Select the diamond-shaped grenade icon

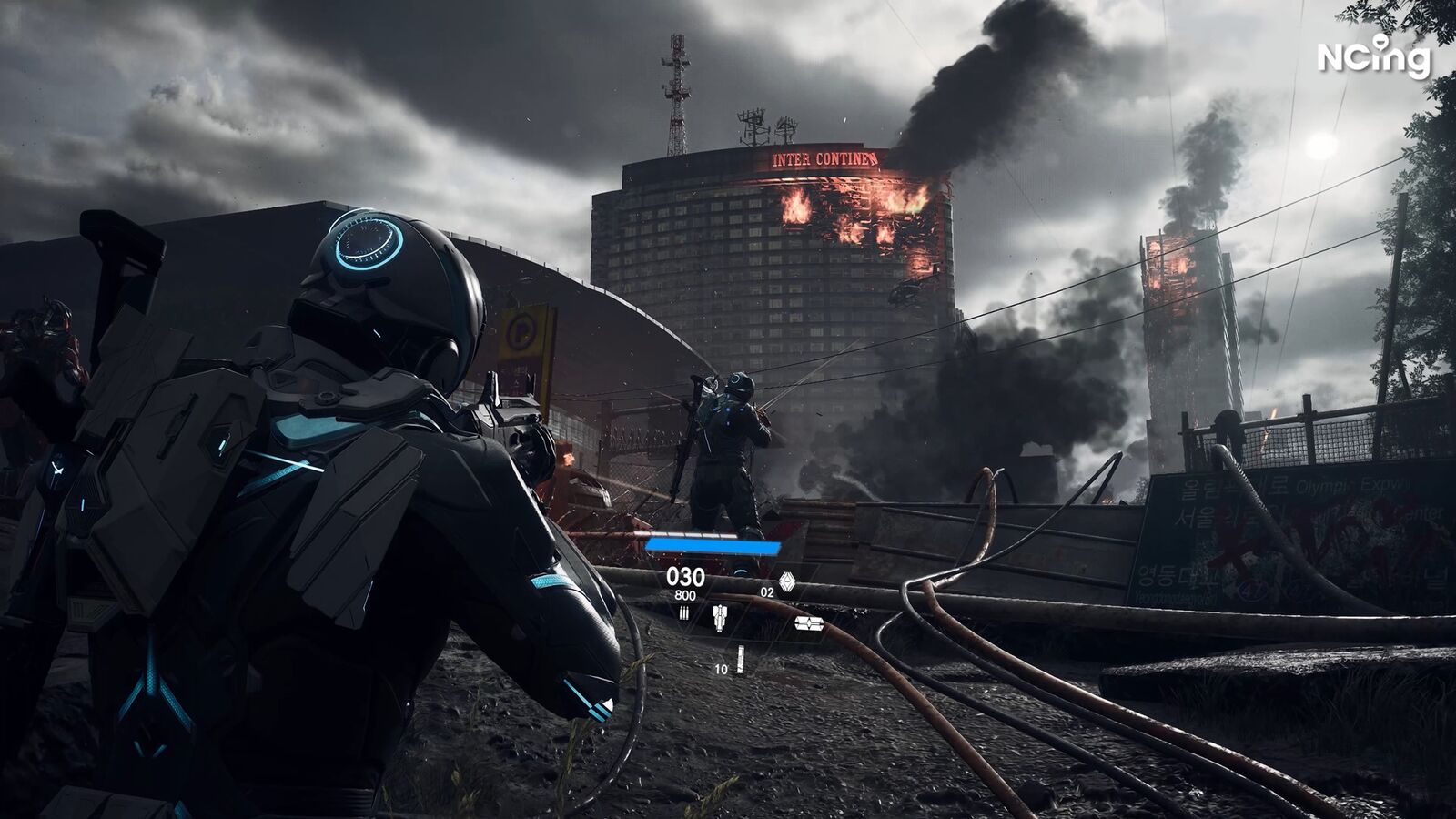(787, 582)
